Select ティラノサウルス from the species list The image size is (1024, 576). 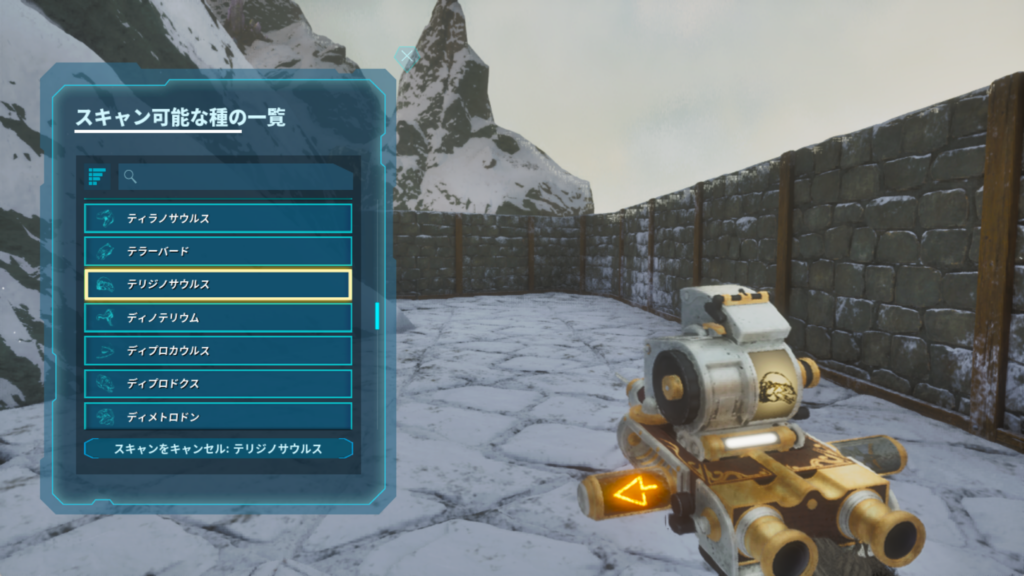218,218
